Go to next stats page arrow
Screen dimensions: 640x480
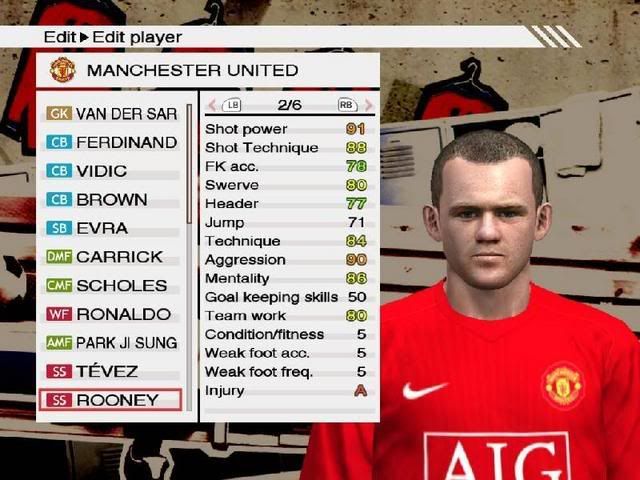point(369,104)
